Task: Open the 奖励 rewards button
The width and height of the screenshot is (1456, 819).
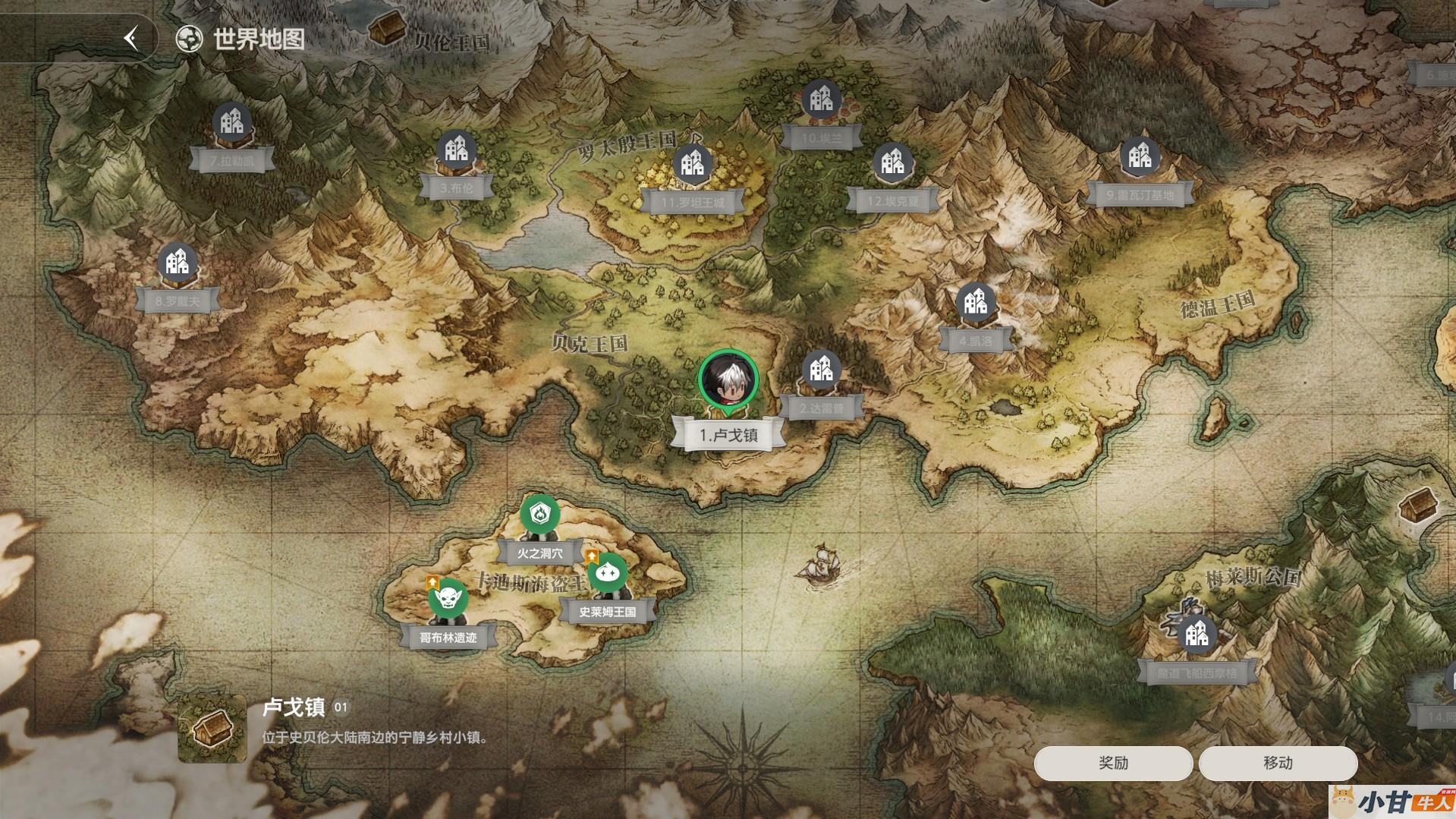Action: [1113, 763]
